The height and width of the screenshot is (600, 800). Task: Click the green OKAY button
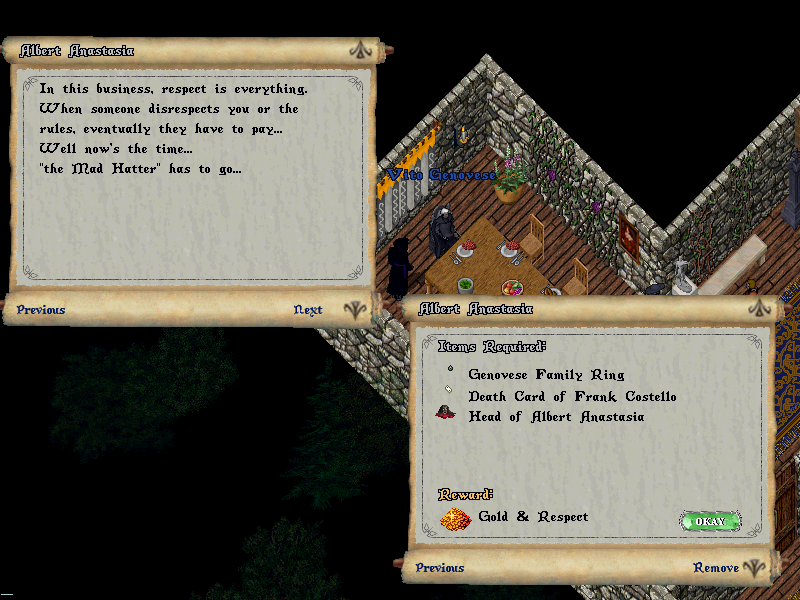tap(710, 521)
